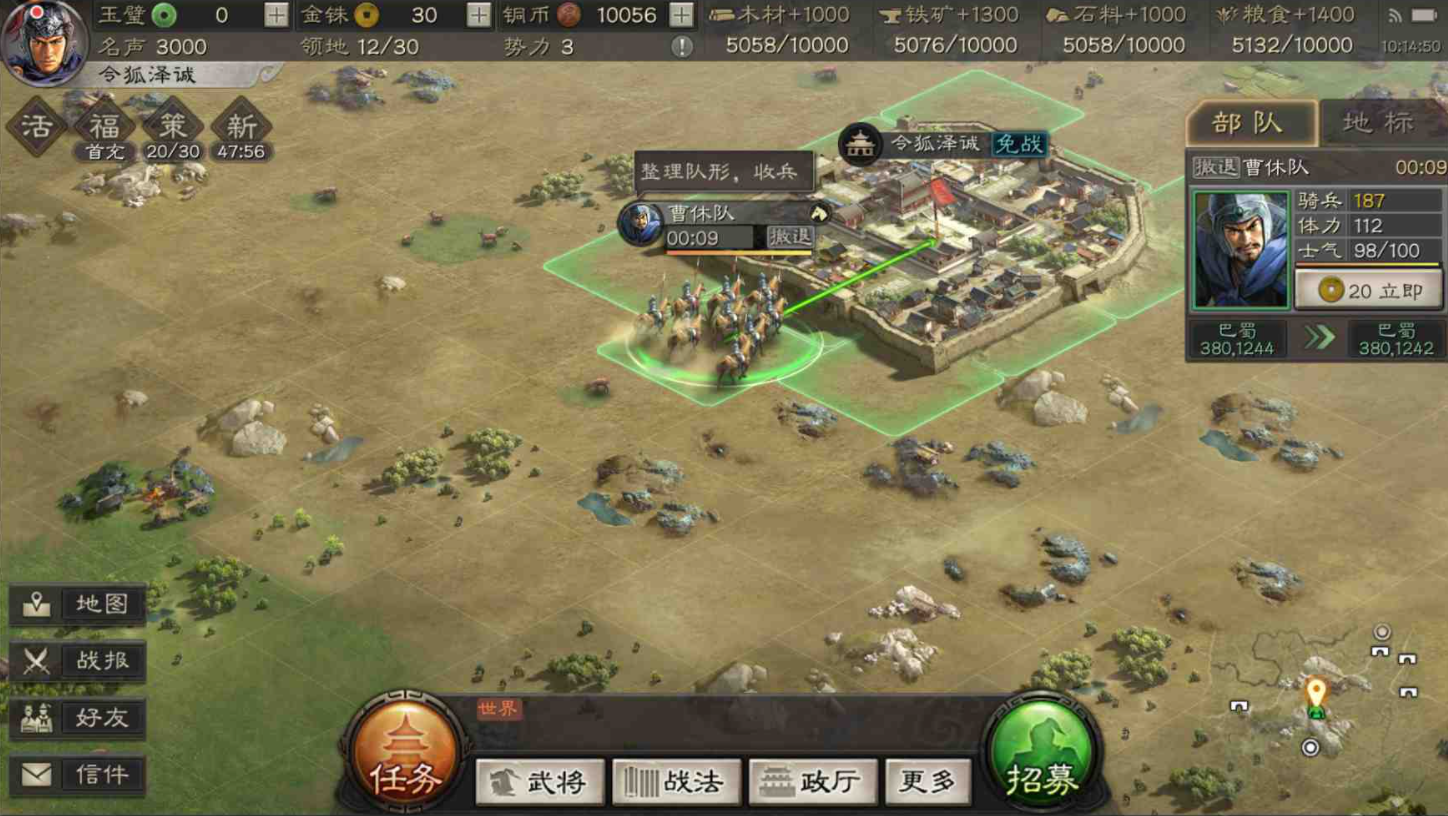Open the 好友 friends list
The height and width of the screenshot is (816, 1448).
pos(79,718)
